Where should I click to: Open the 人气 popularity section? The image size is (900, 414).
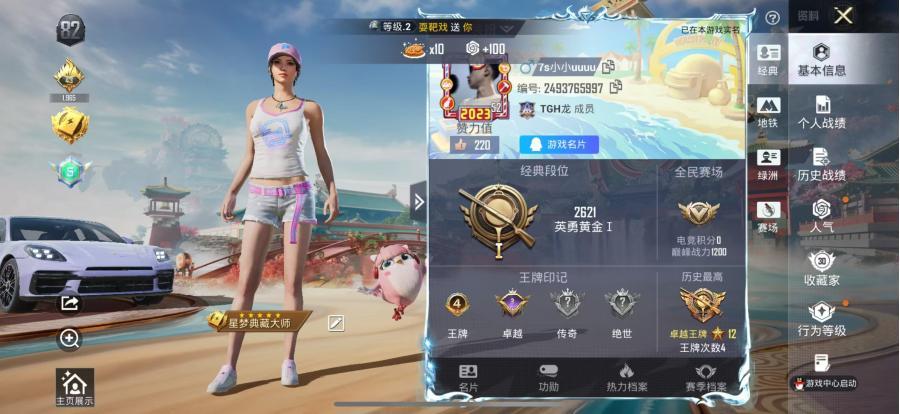[821, 216]
